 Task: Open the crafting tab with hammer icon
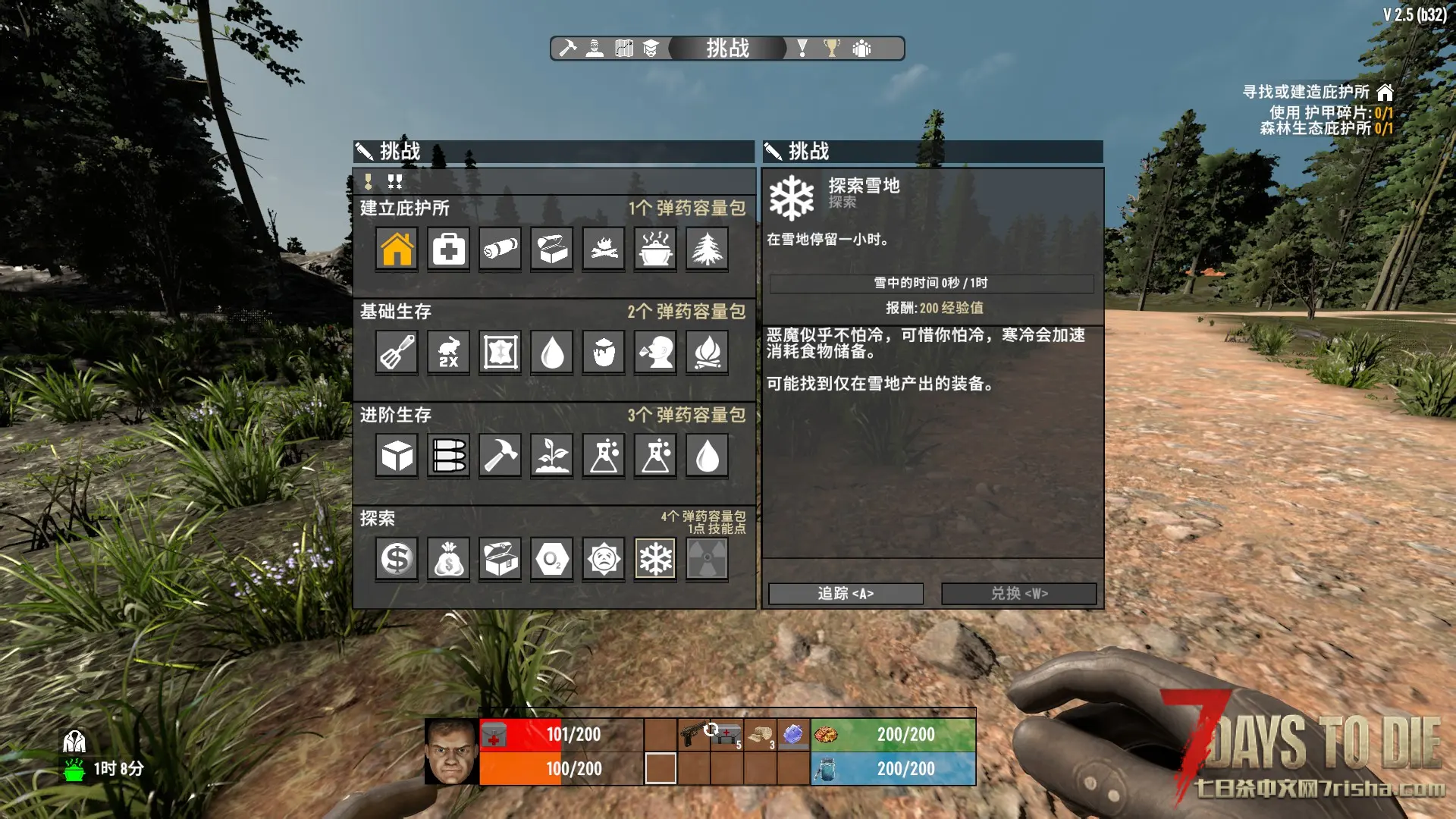point(567,49)
